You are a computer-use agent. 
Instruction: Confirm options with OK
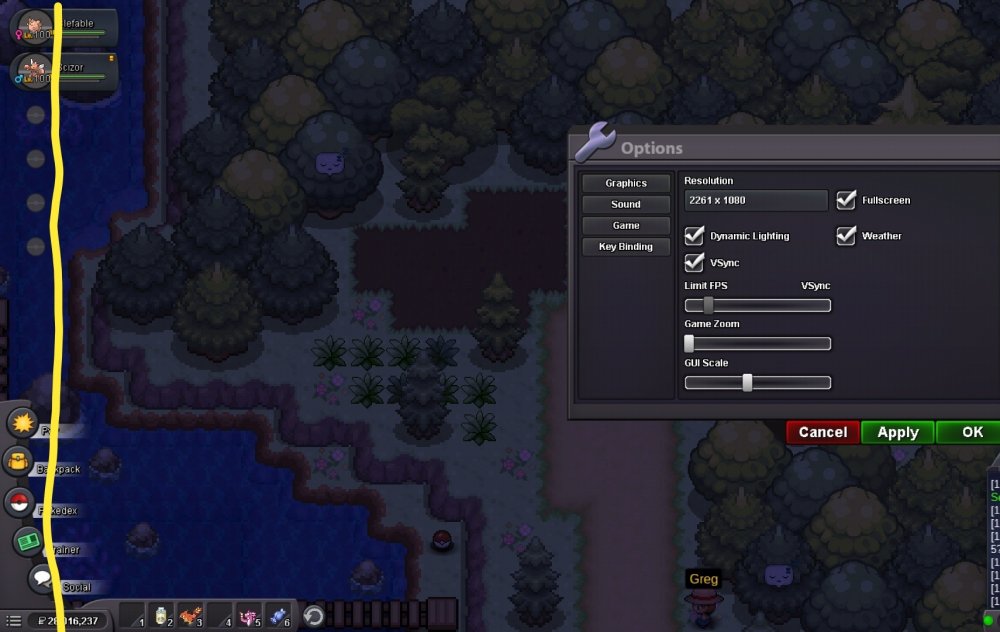pyautogui.click(x=972, y=432)
